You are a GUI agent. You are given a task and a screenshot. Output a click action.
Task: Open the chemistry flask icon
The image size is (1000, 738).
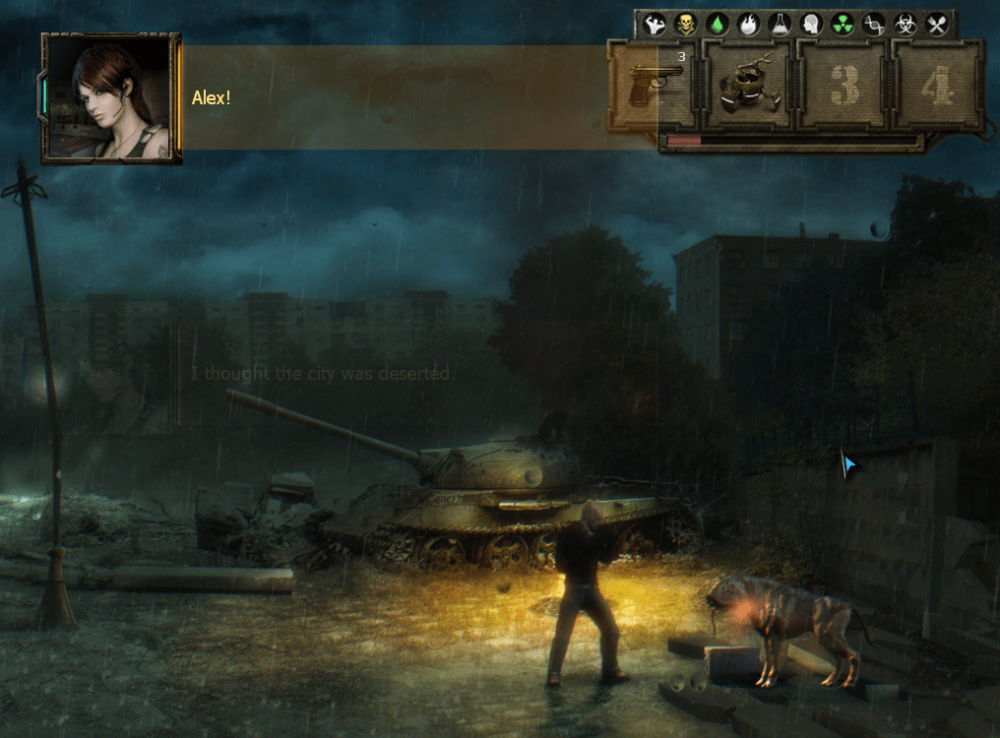[x=779, y=24]
